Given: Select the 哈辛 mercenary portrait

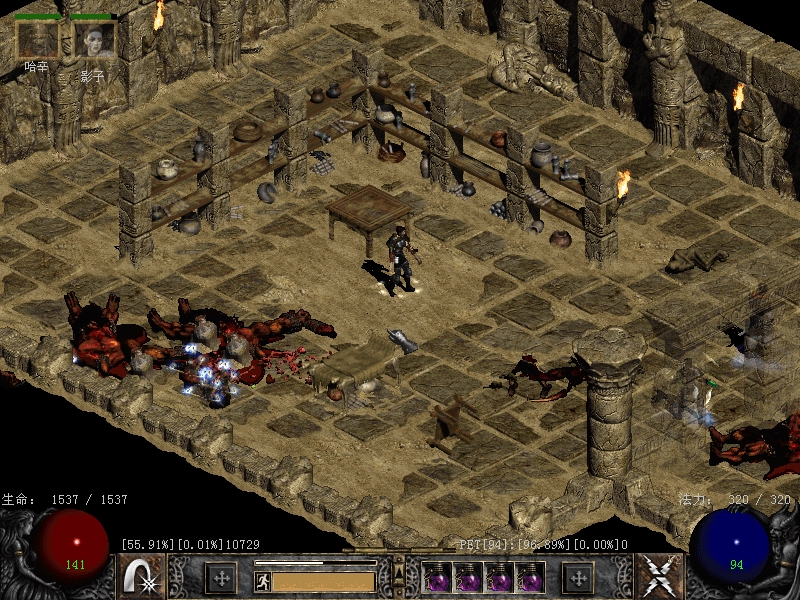Looking at the screenshot, I should pyautogui.click(x=37, y=39).
